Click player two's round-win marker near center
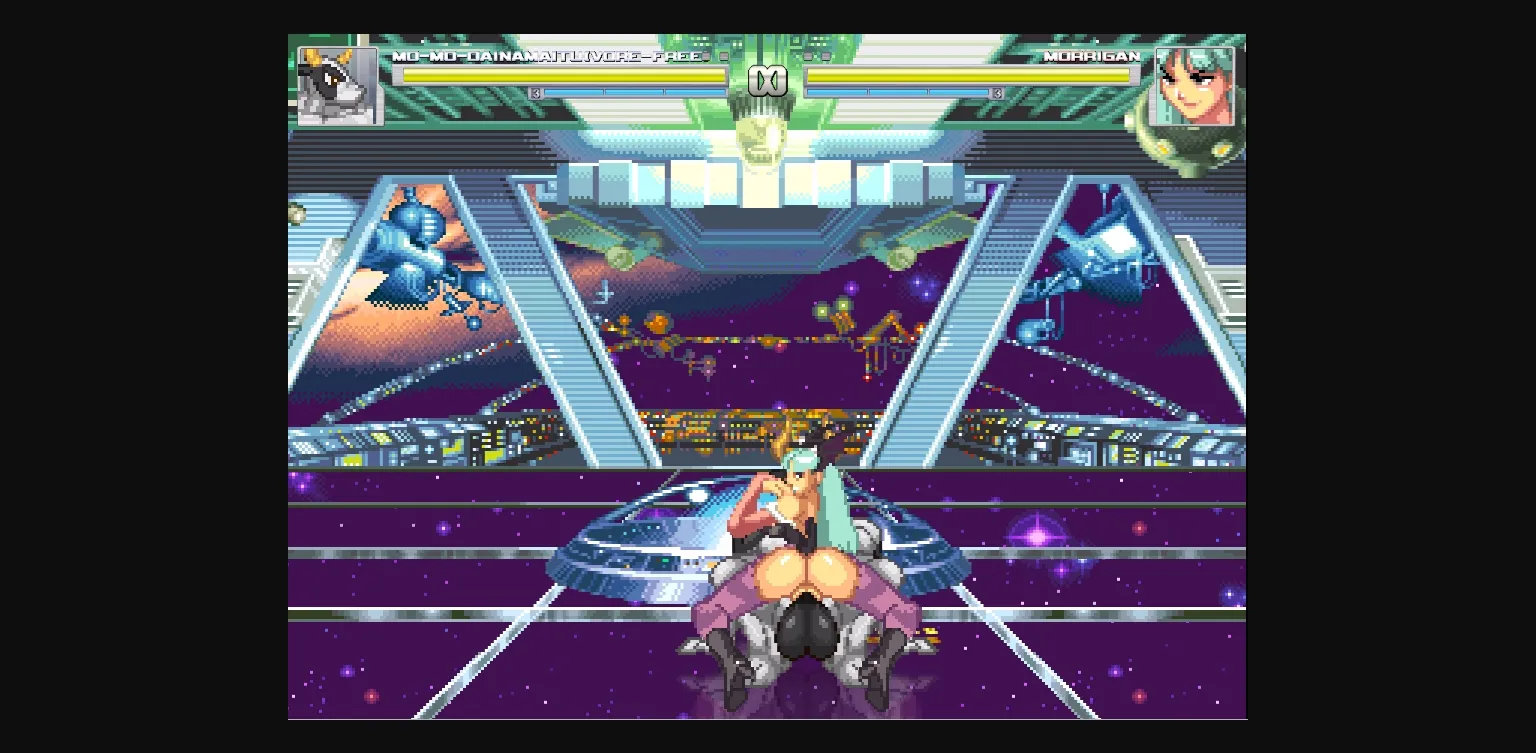Image resolution: width=1536 pixels, height=753 pixels. (x=806, y=59)
